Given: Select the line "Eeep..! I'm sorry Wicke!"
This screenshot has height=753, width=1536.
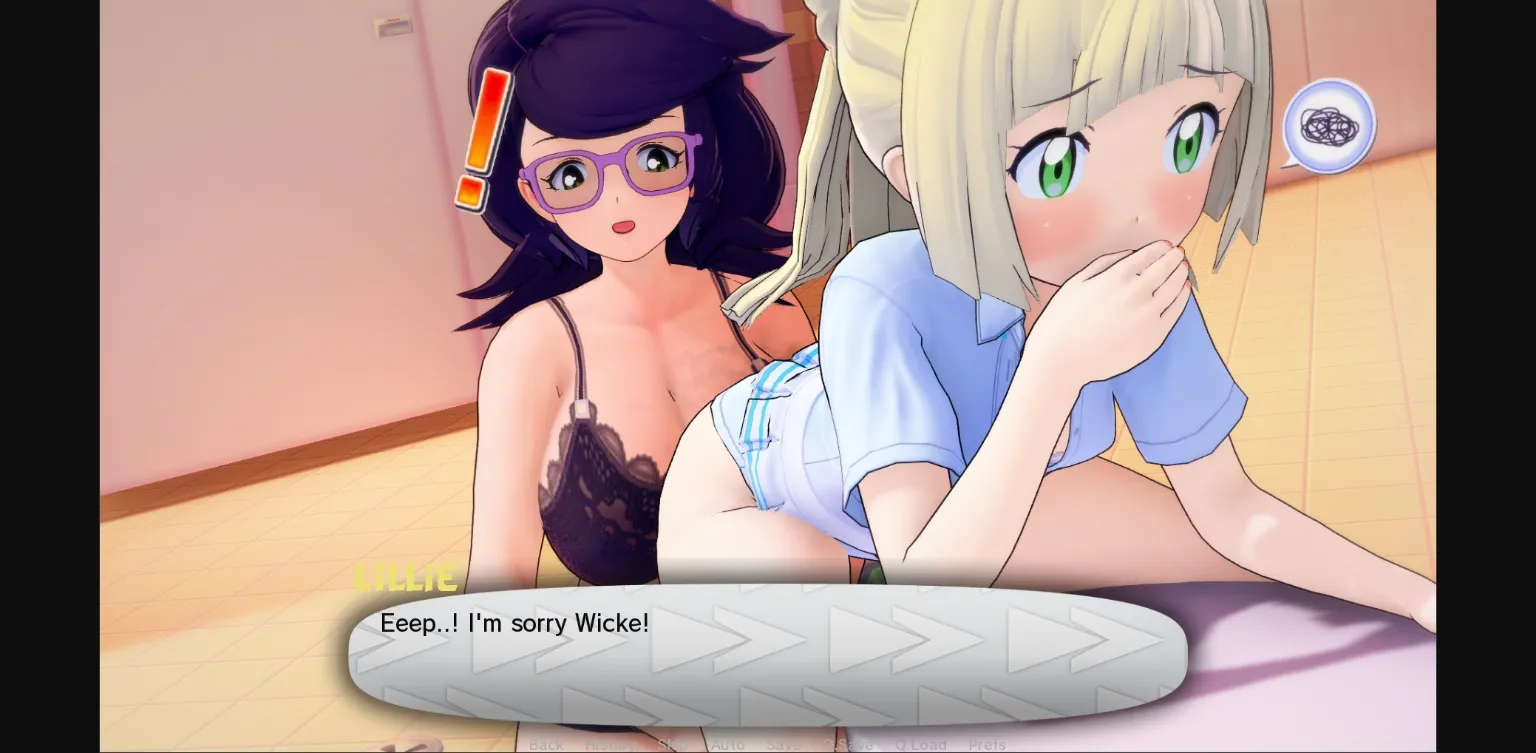Looking at the screenshot, I should (x=514, y=623).
